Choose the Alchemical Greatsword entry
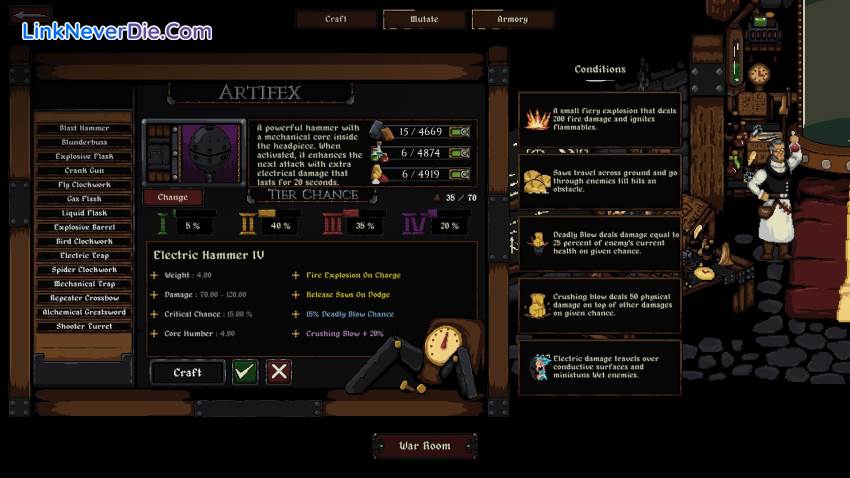Screen dimensions: 850x478 click(x=84, y=312)
